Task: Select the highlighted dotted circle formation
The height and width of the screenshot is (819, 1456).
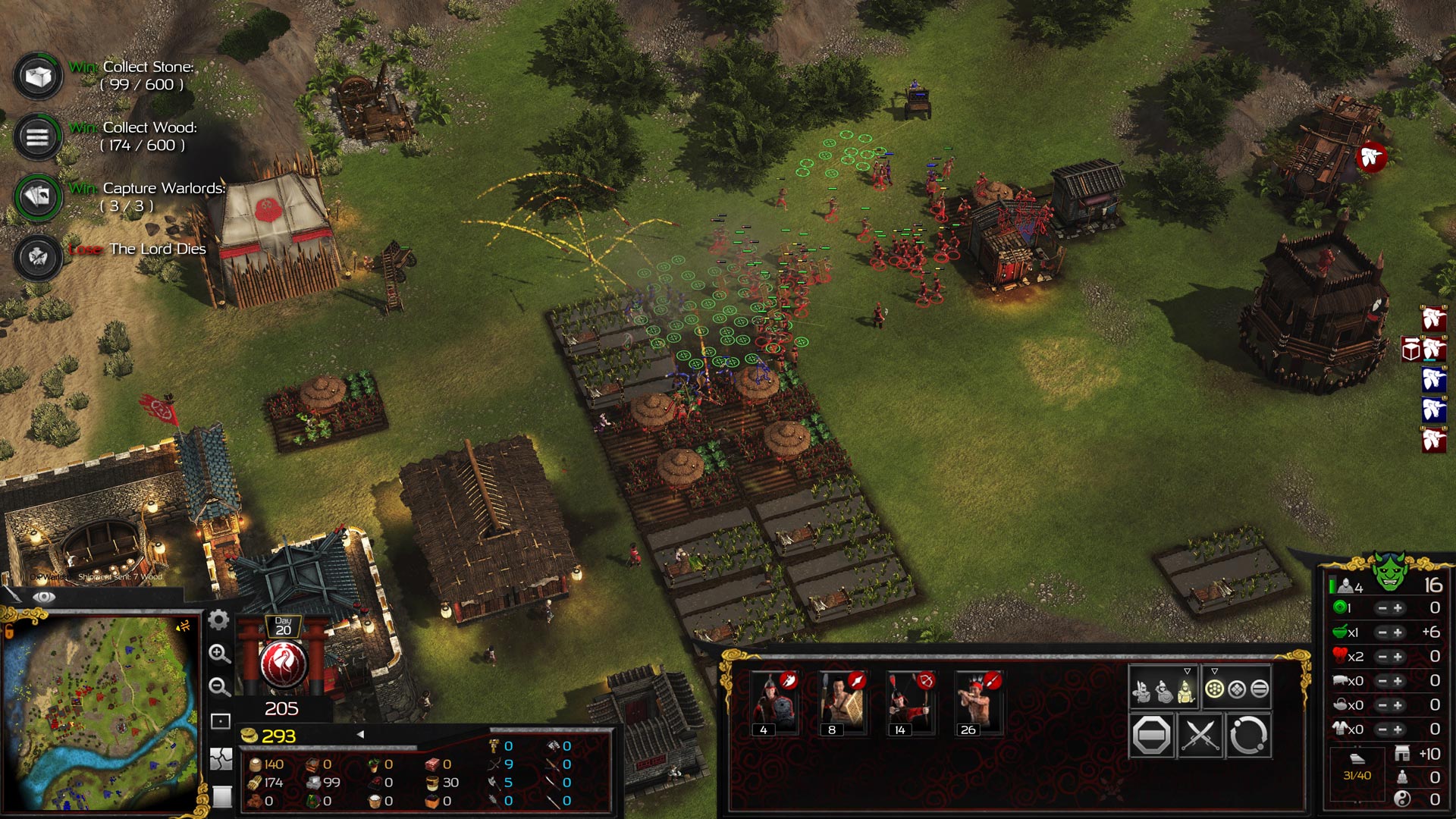Action: click(1214, 689)
